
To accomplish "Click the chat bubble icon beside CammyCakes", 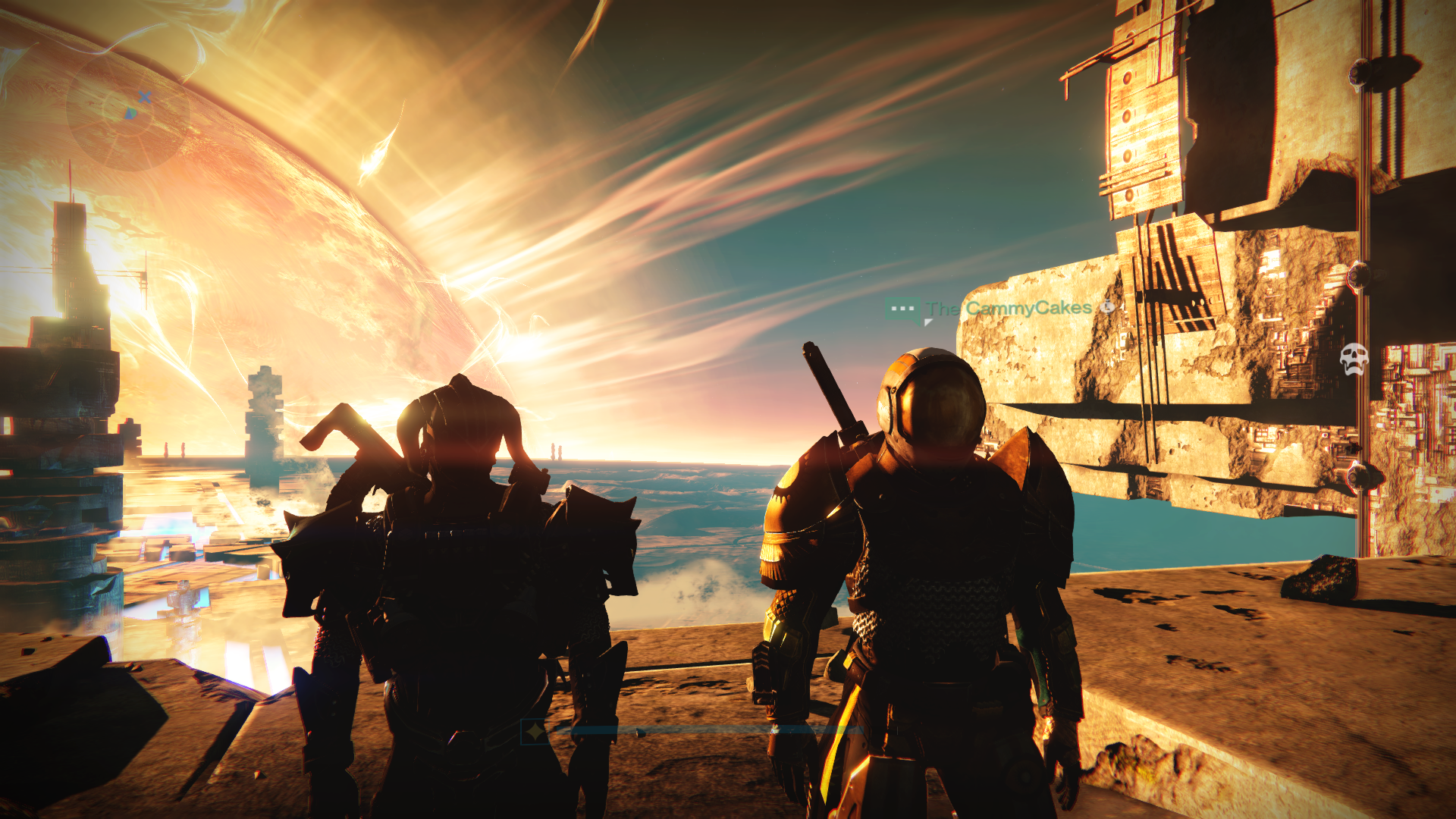I will coord(902,309).
